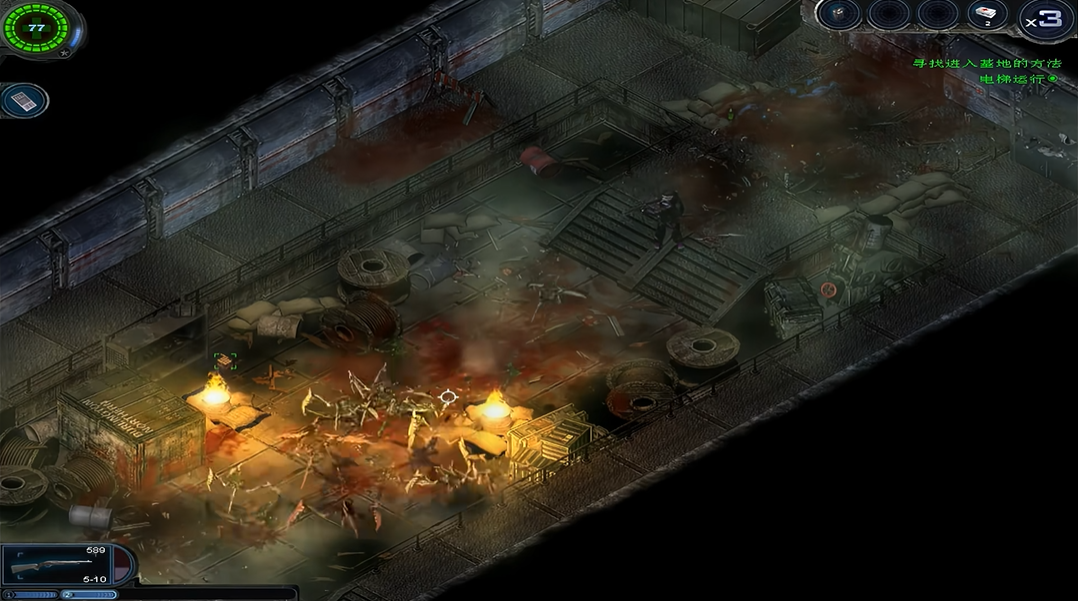Click the green mission objective text
1078x601 pixels.
(x=985, y=64)
